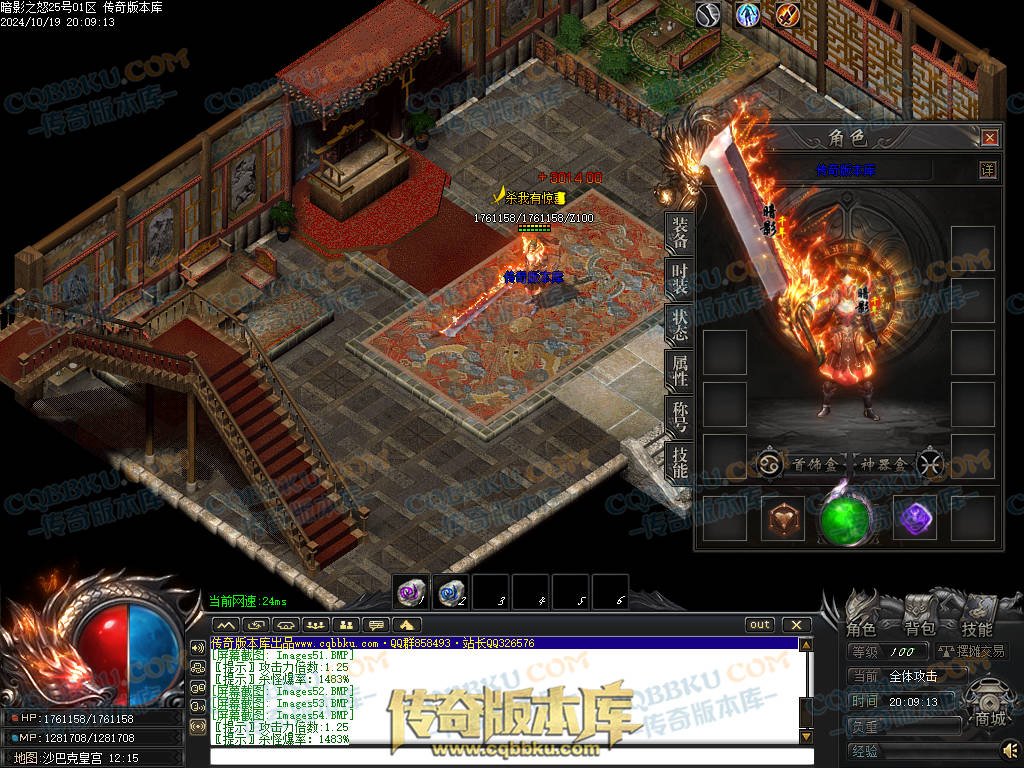The height and width of the screenshot is (768, 1024).
Task: Select the purple gem equipment slot
Action: pyautogui.click(x=913, y=518)
